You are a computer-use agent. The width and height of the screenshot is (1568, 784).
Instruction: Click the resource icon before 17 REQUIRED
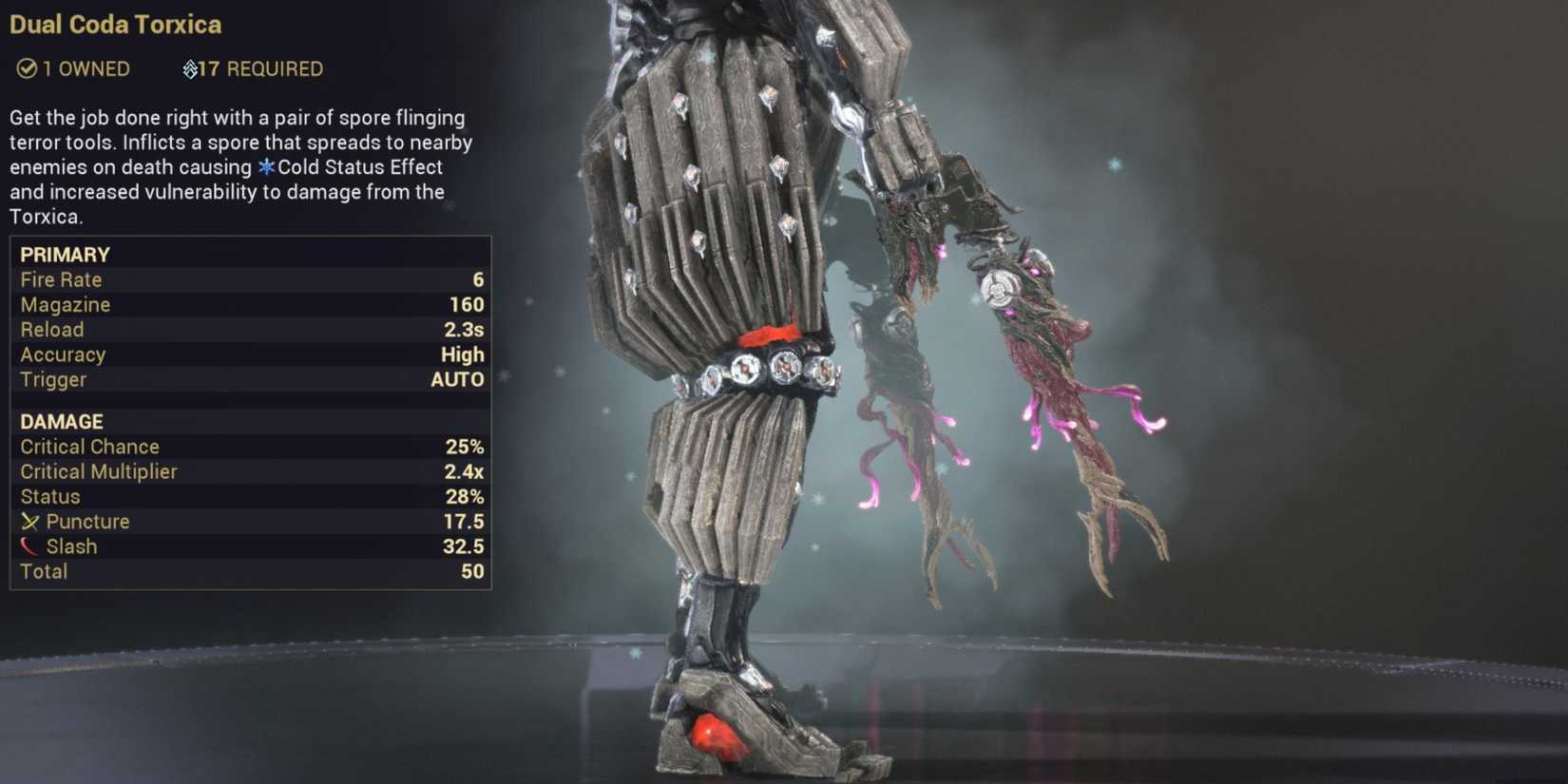(x=190, y=67)
